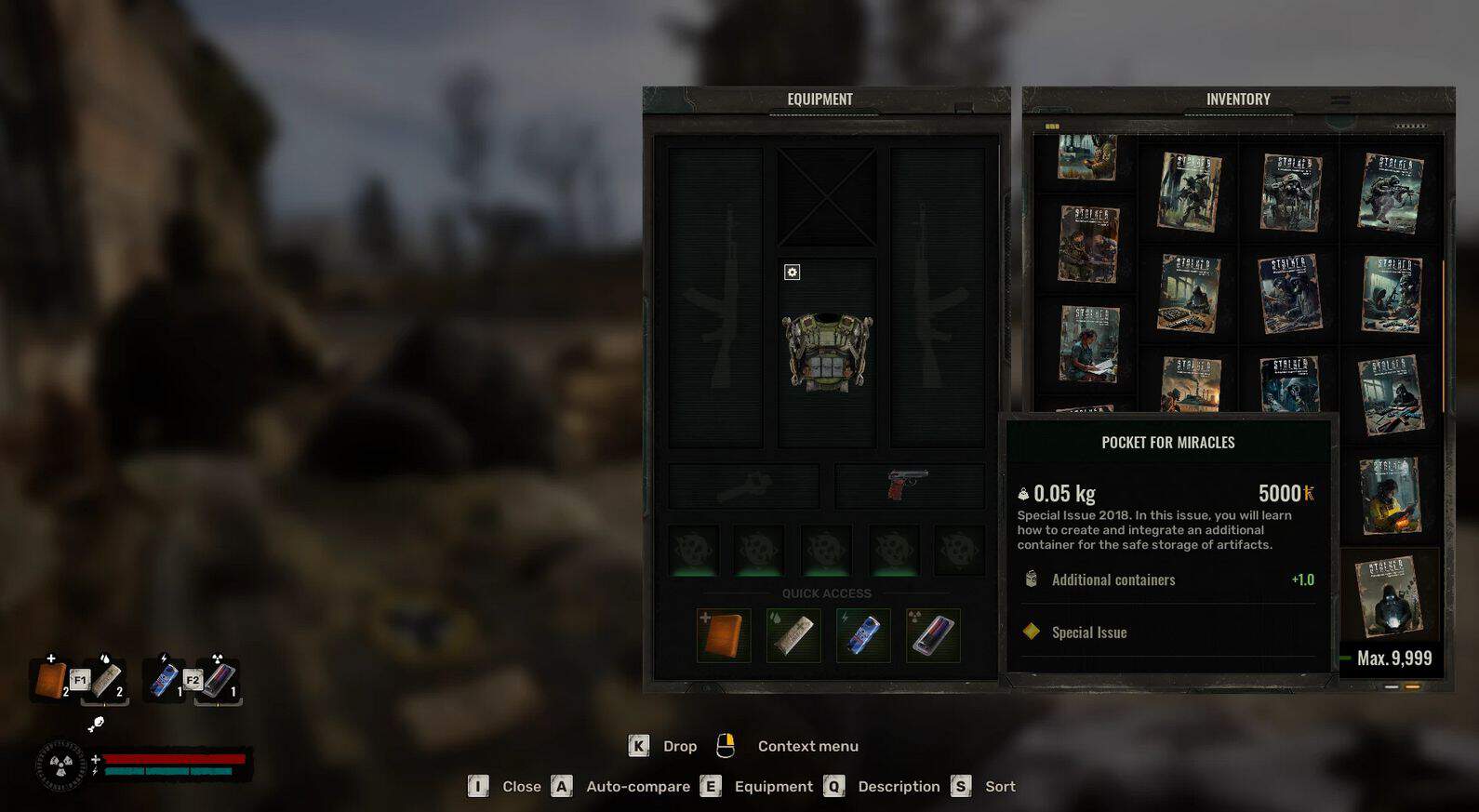Image resolution: width=1479 pixels, height=812 pixels.
Task: Select the hooded figure with glowing light magazine
Action: click(x=1388, y=595)
